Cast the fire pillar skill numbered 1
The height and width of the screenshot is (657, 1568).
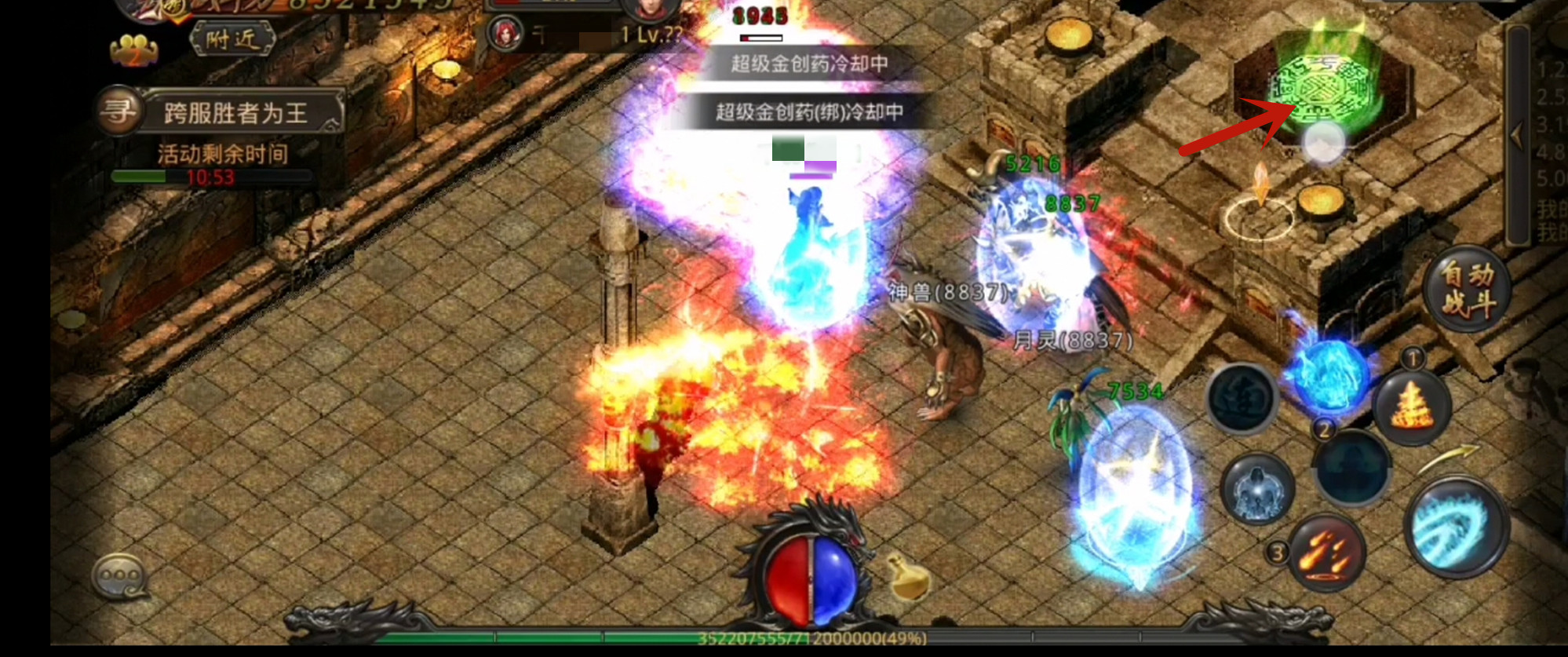1411,406
